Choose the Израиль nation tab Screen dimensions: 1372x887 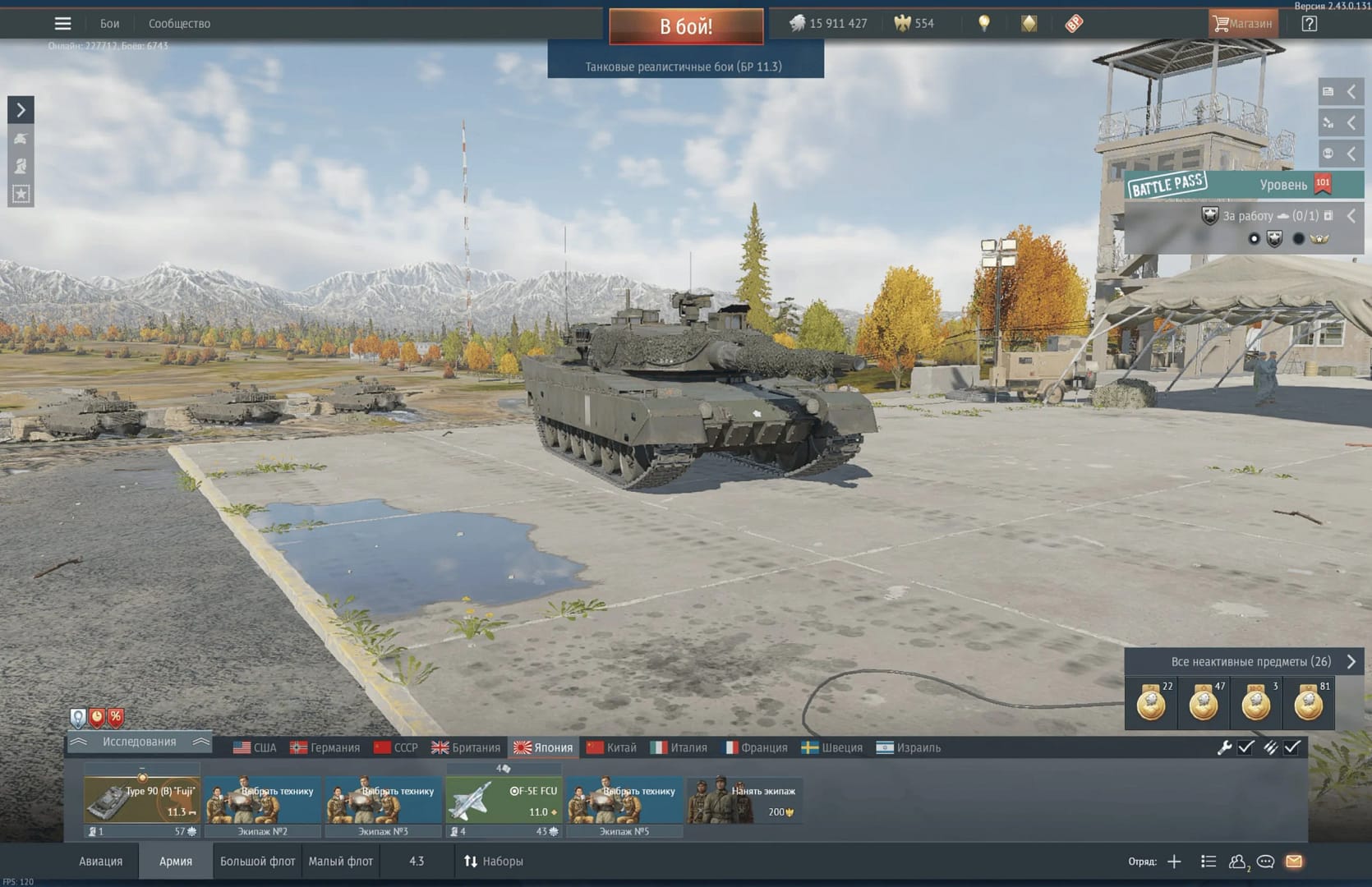click(909, 747)
